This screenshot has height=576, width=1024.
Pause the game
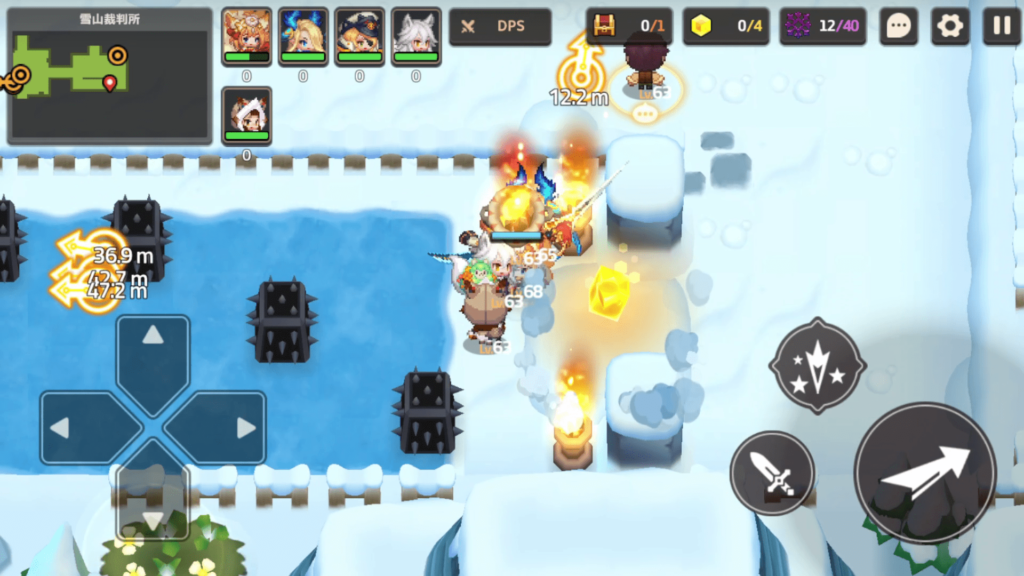click(x=1001, y=26)
